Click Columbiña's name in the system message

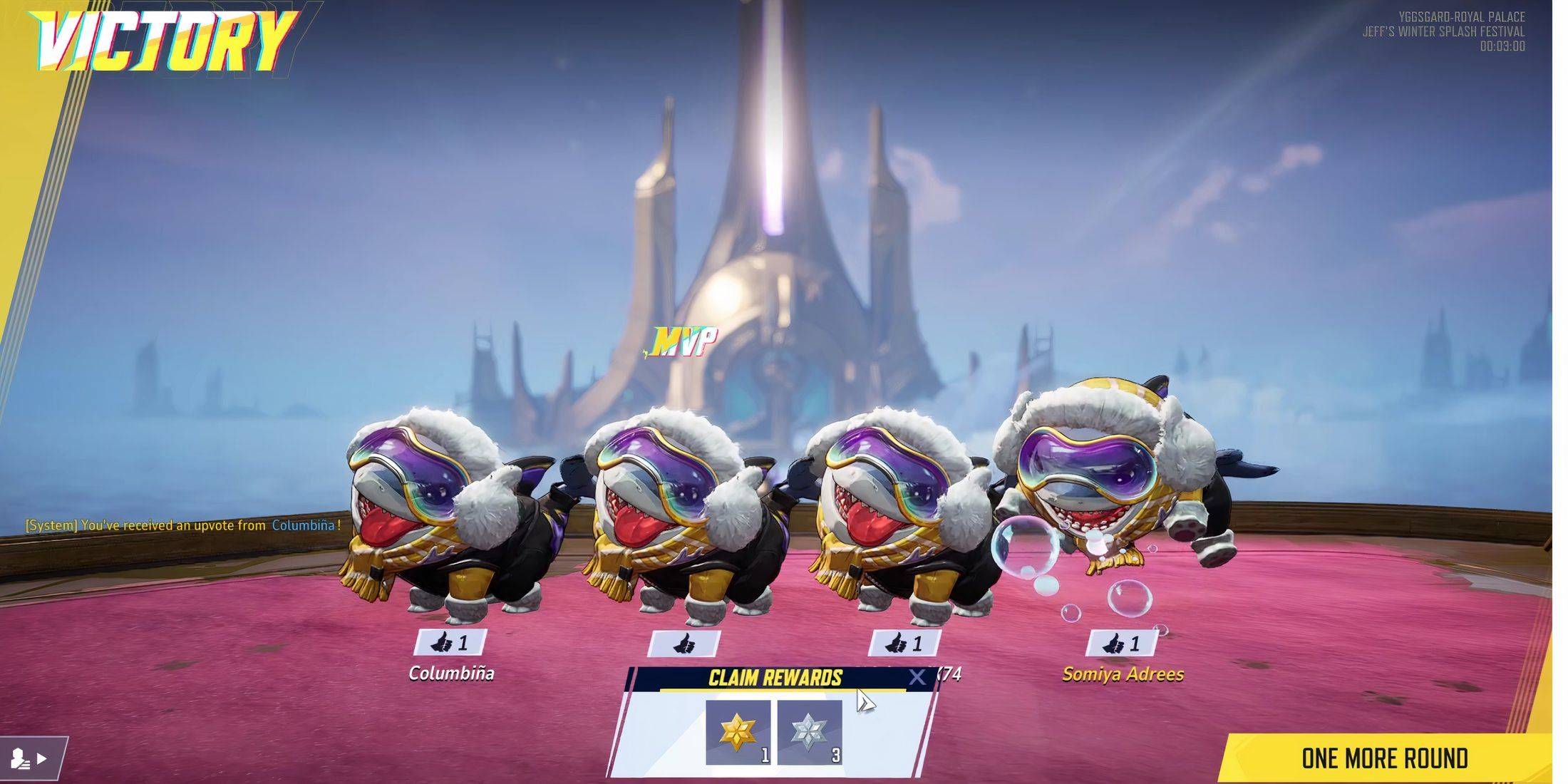point(303,525)
